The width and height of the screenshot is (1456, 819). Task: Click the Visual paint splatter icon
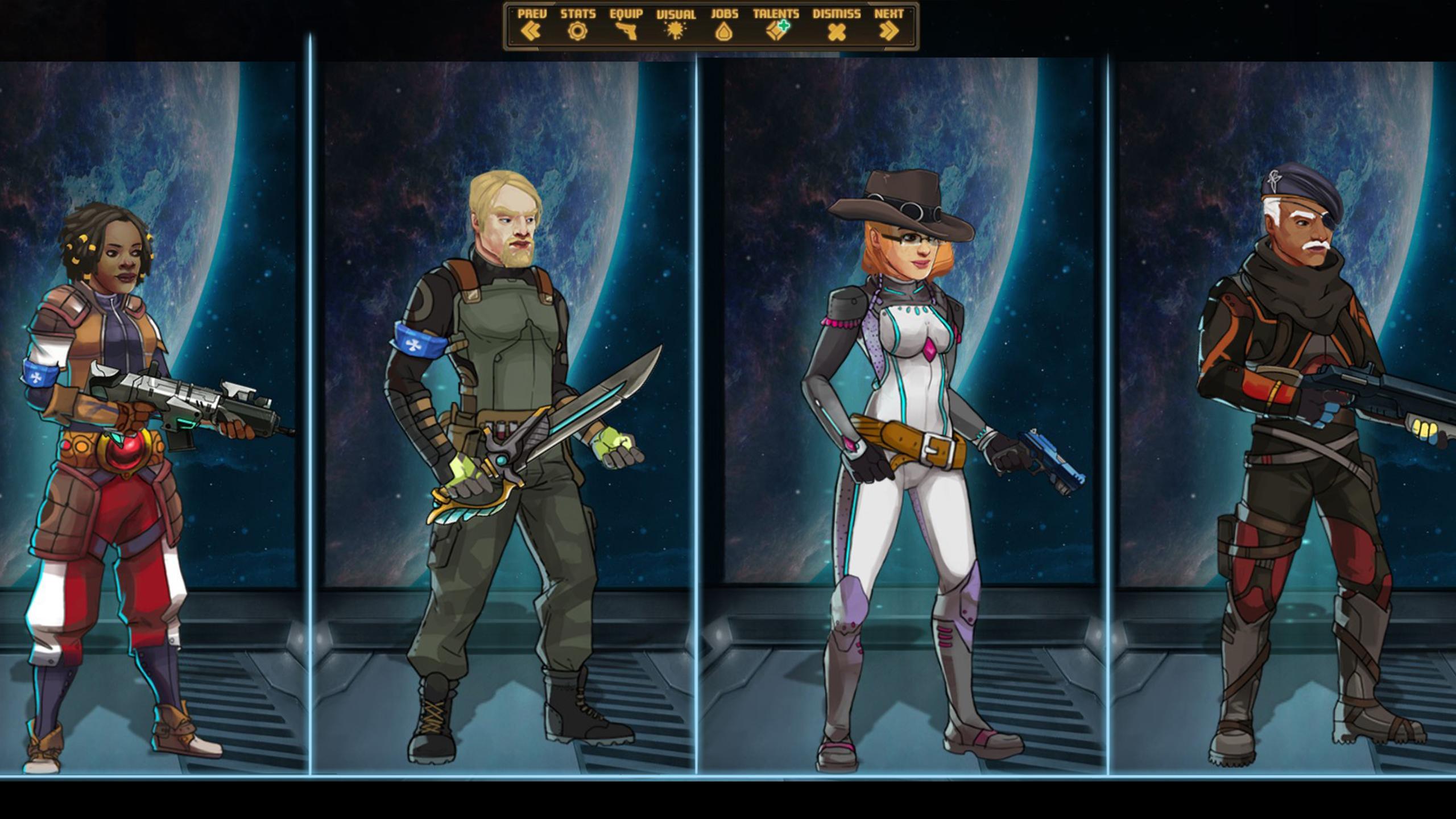677,31
